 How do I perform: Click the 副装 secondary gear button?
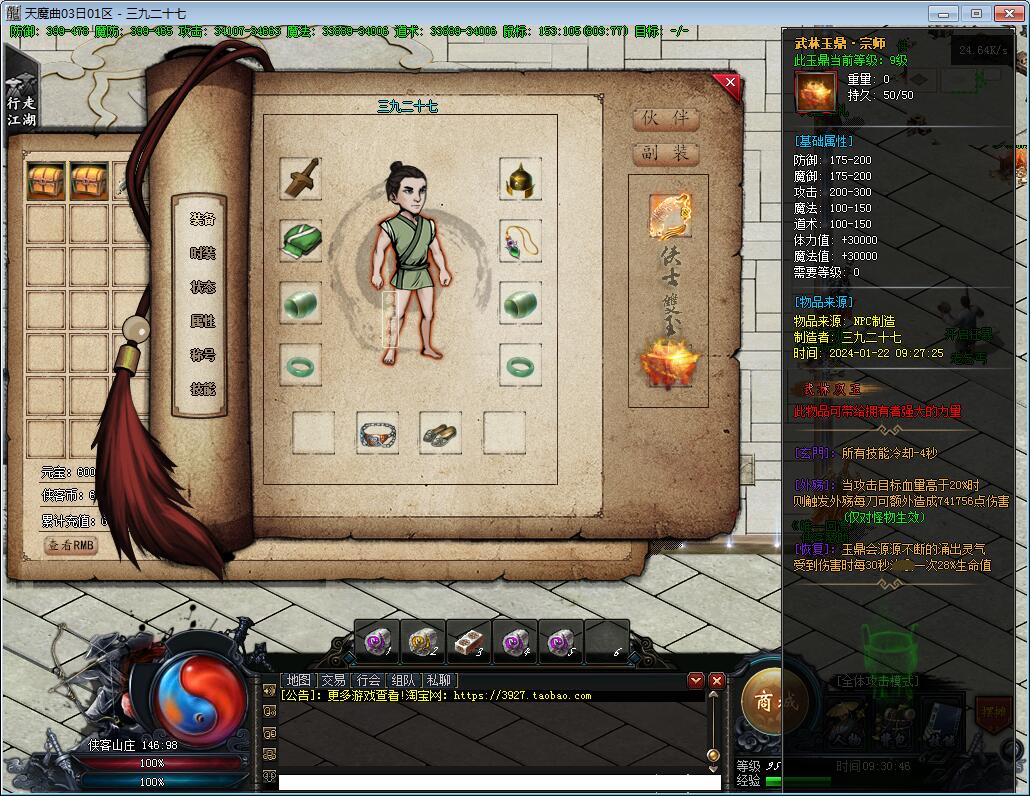pyautogui.click(x=666, y=154)
